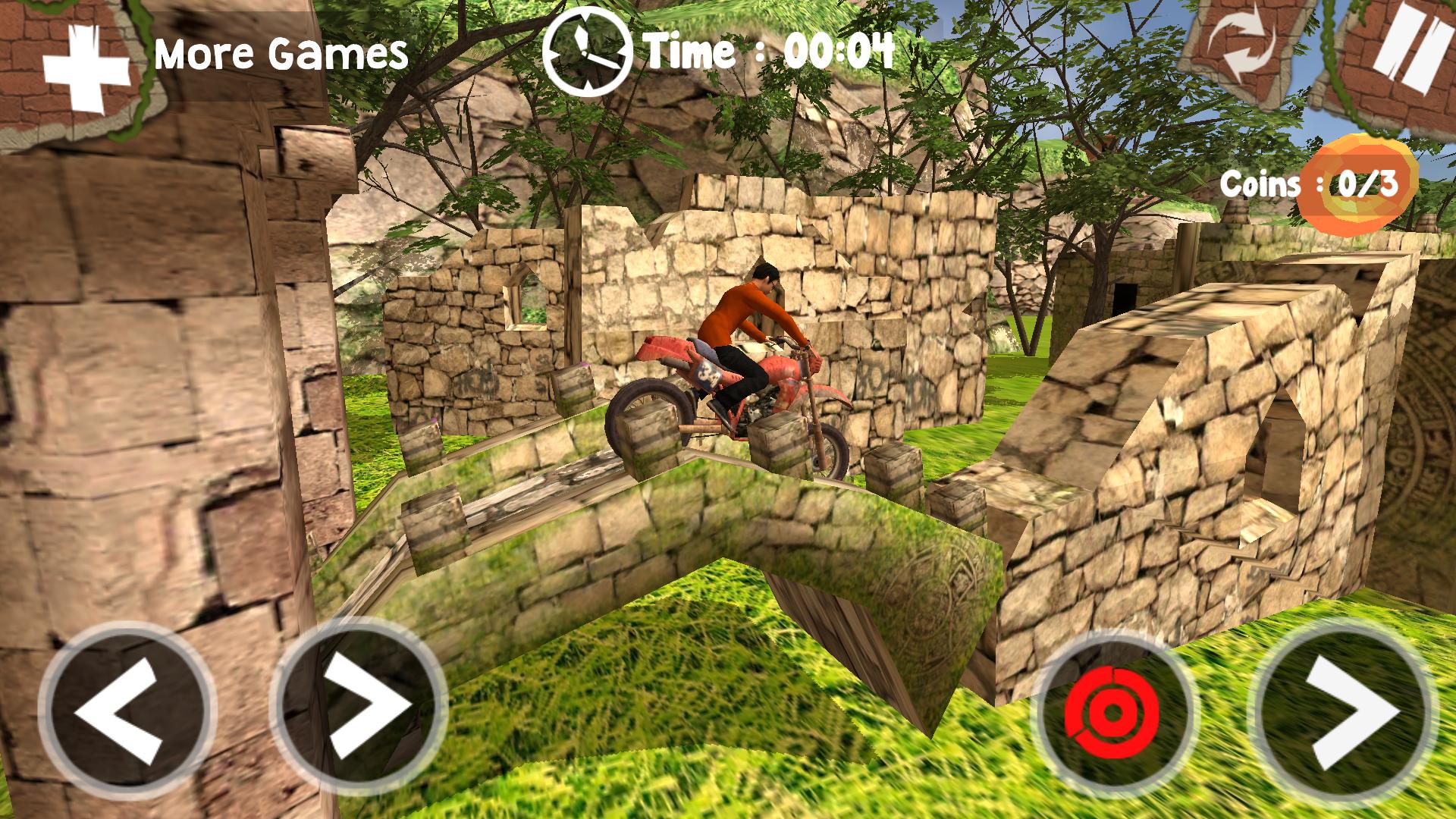Tap the orange coin icon behind the coins counter

pos(1360,182)
